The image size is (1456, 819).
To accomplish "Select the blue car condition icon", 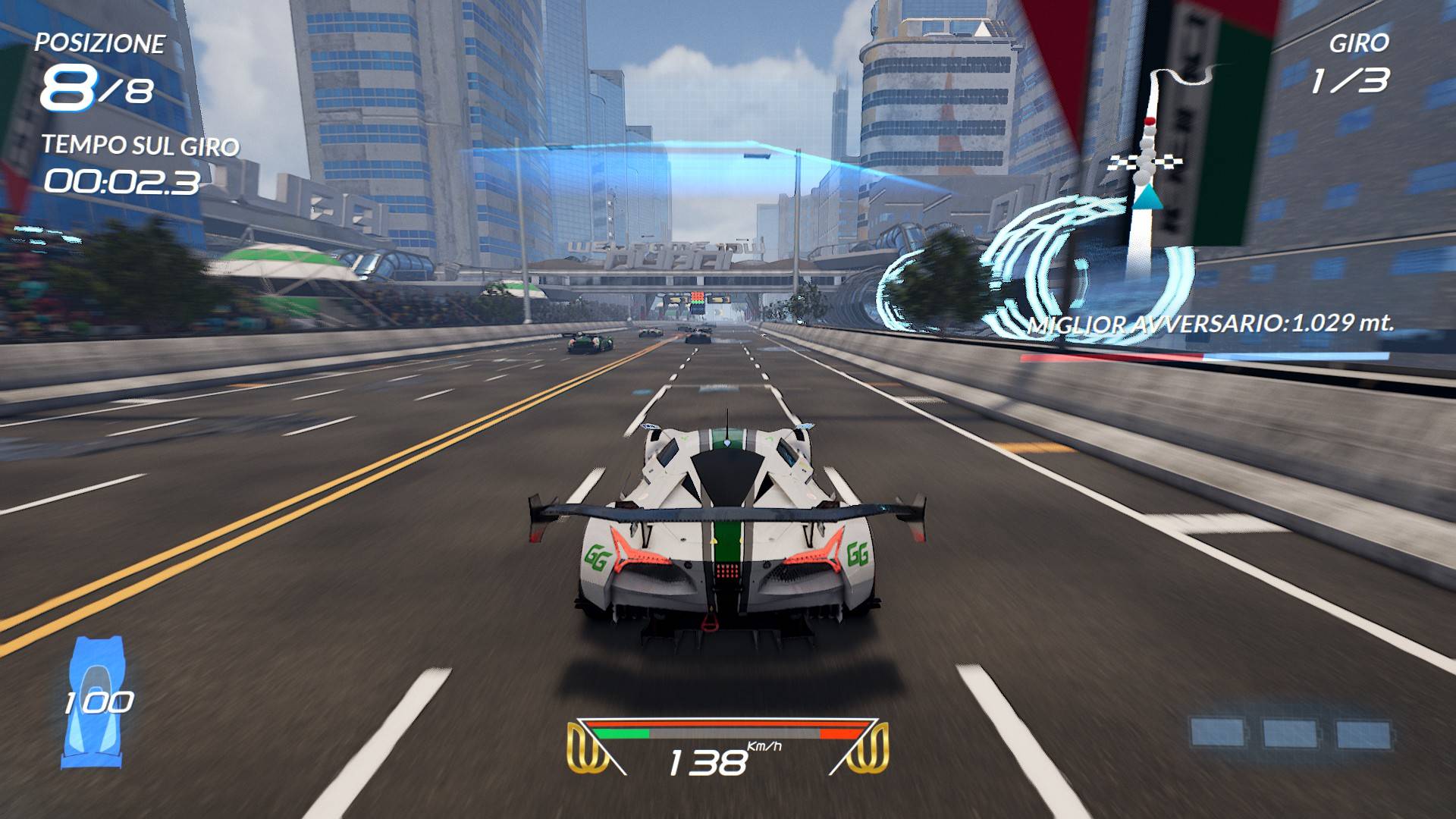I will (96, 701).
